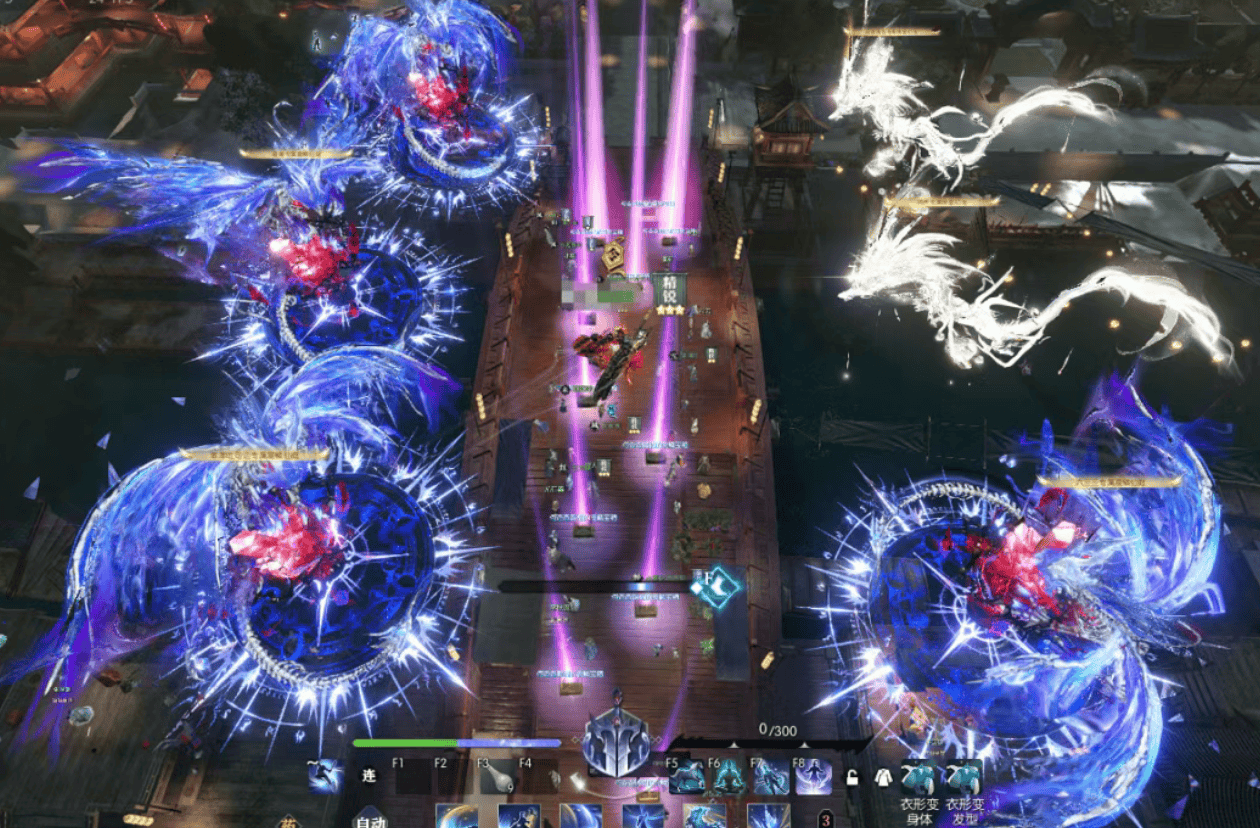Viewport: 1260px width, 828px height.
Task: Activate the dash skill beside 连
Action: 326,776
